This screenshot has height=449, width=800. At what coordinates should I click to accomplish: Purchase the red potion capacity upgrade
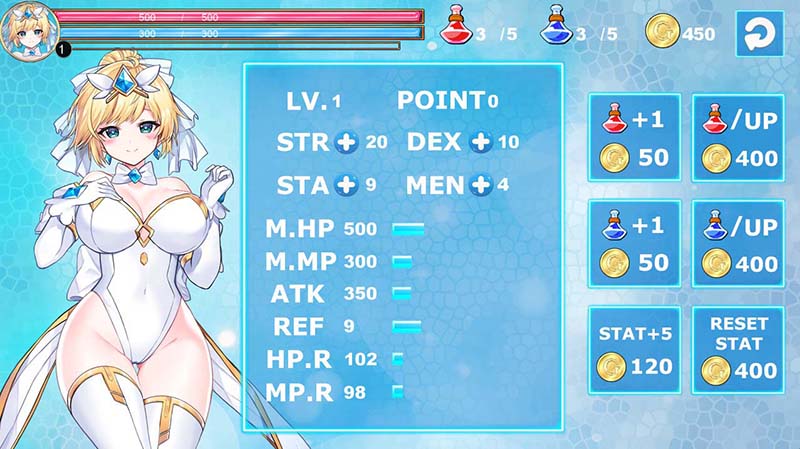[x=742, y=138]
